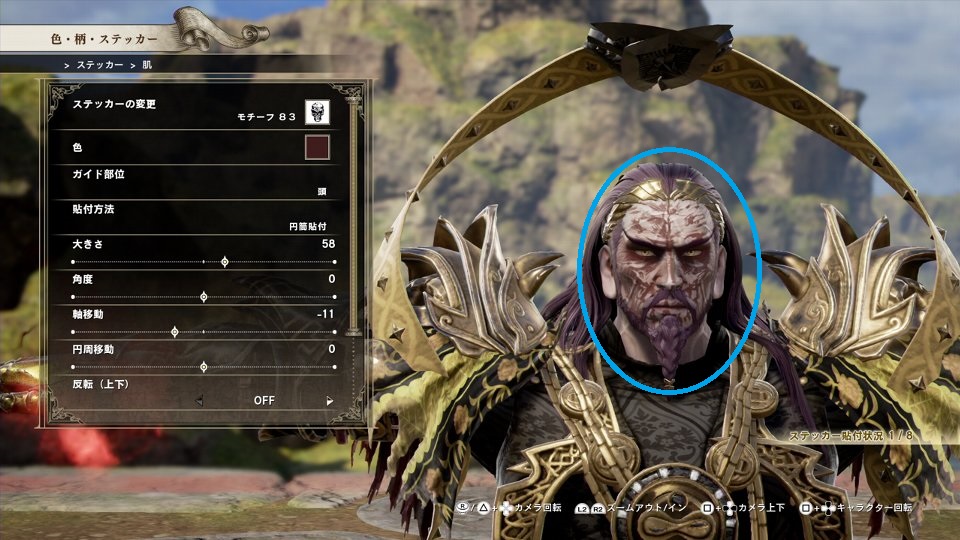Select the skull motif 83 thumbnail
This screenshot has width=960, height=540.
[x=318, y=112]
